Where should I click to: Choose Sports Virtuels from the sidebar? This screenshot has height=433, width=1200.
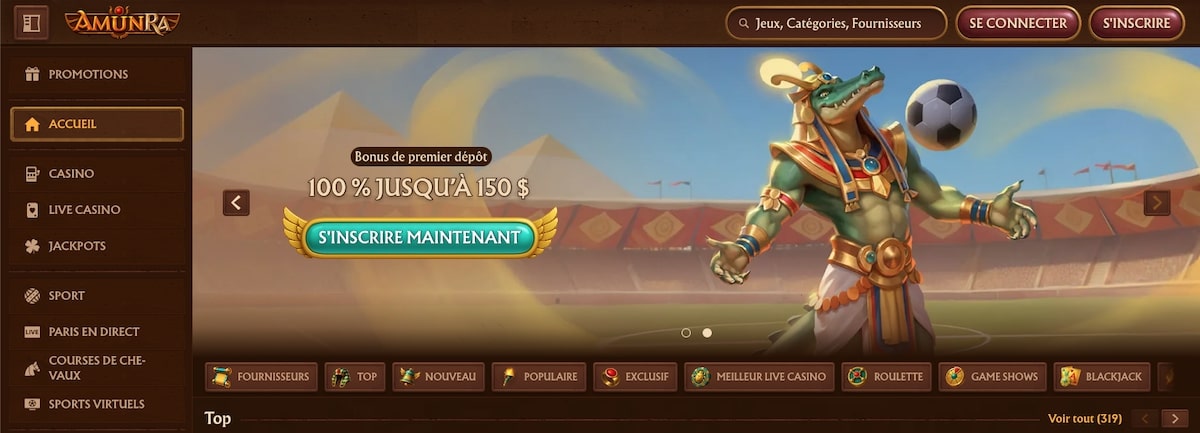click(96, 404)
